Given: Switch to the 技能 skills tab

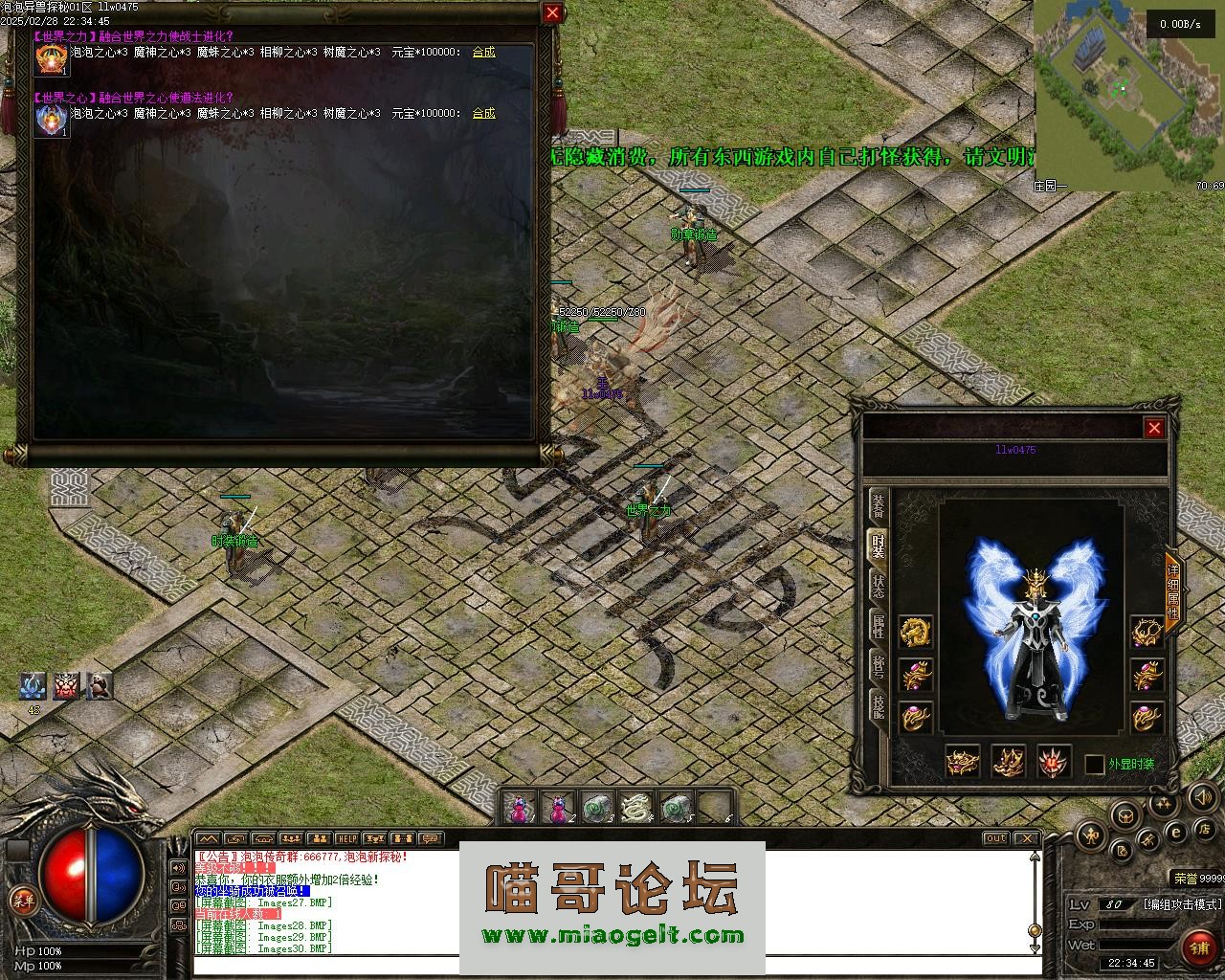Looking at the screenshot, I should click(878, 706).
